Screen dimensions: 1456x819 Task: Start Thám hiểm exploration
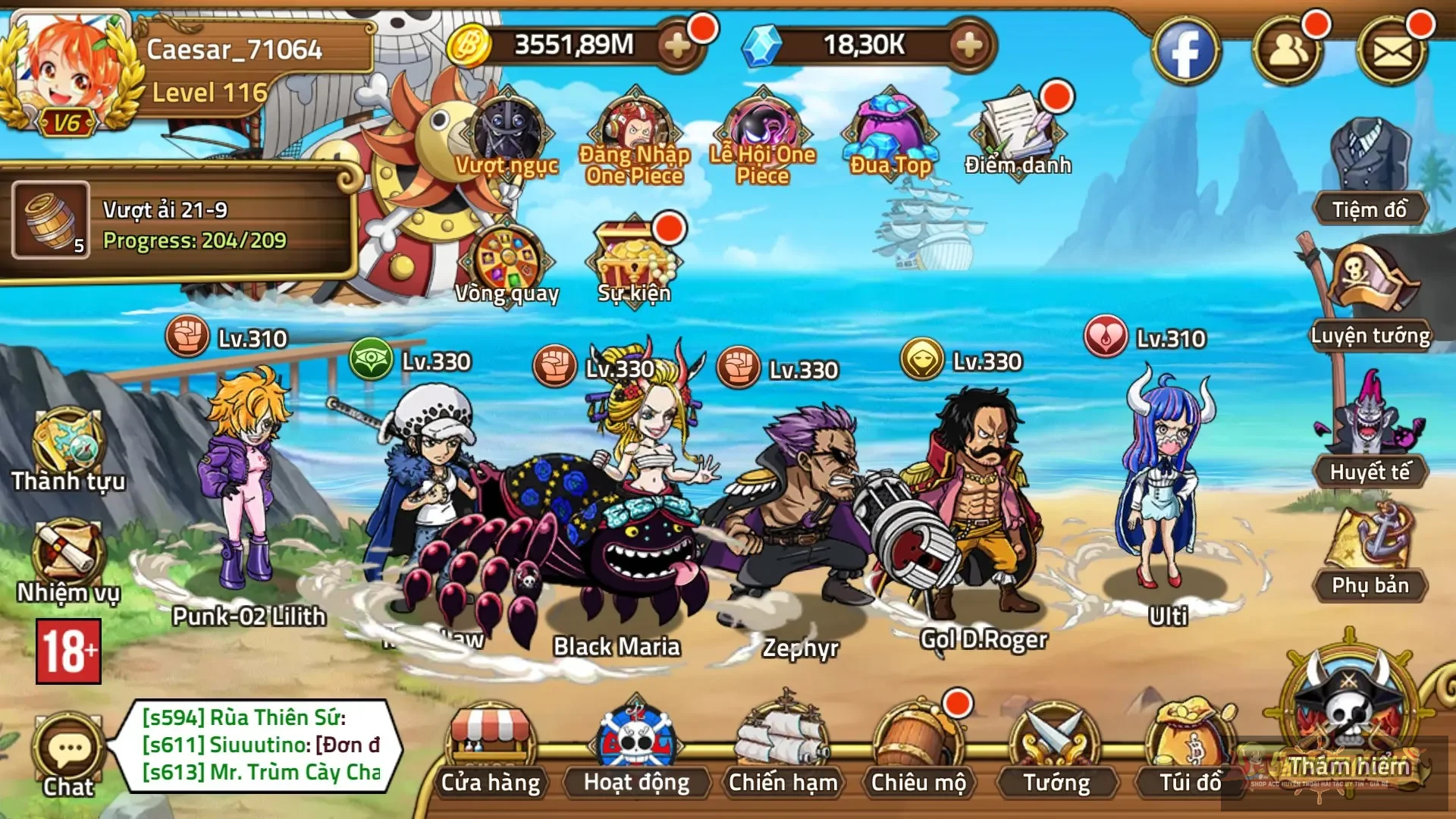pyautogui.click(x=1349, y=720)
